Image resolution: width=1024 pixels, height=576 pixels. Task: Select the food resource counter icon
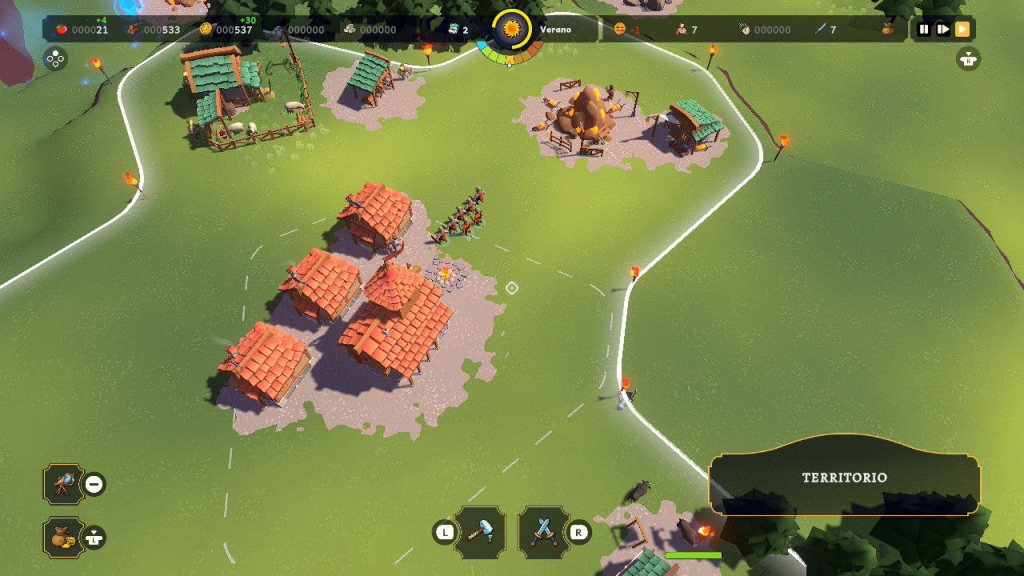[x=62, y=30]
